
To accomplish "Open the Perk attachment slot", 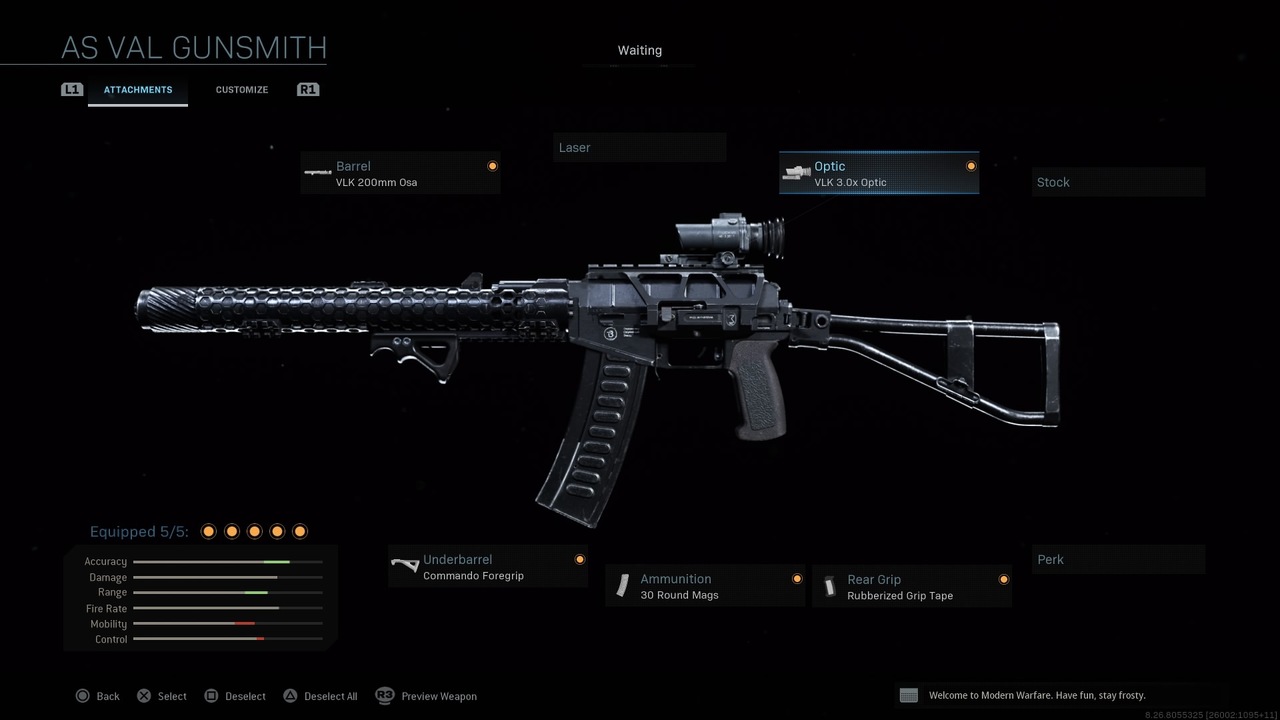I will click(1117, 559).
